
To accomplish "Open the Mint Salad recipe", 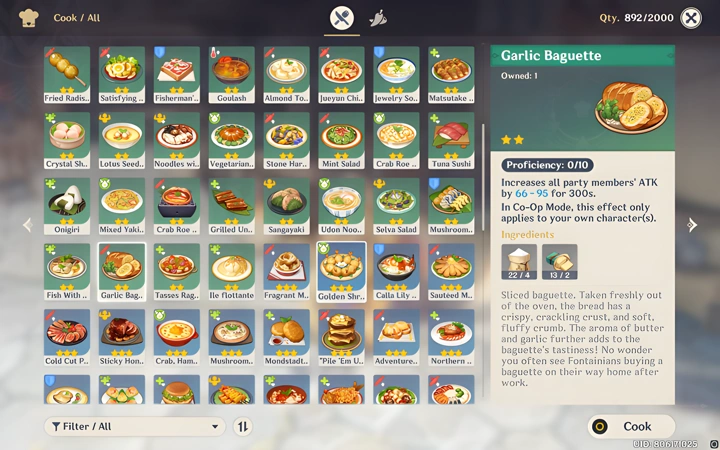I will (341, 141).
